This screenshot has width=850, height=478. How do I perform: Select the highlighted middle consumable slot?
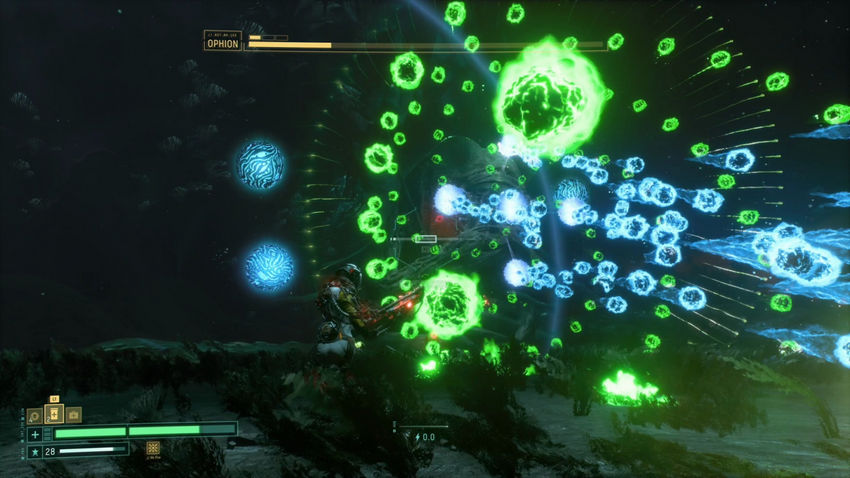coord(54,414)
